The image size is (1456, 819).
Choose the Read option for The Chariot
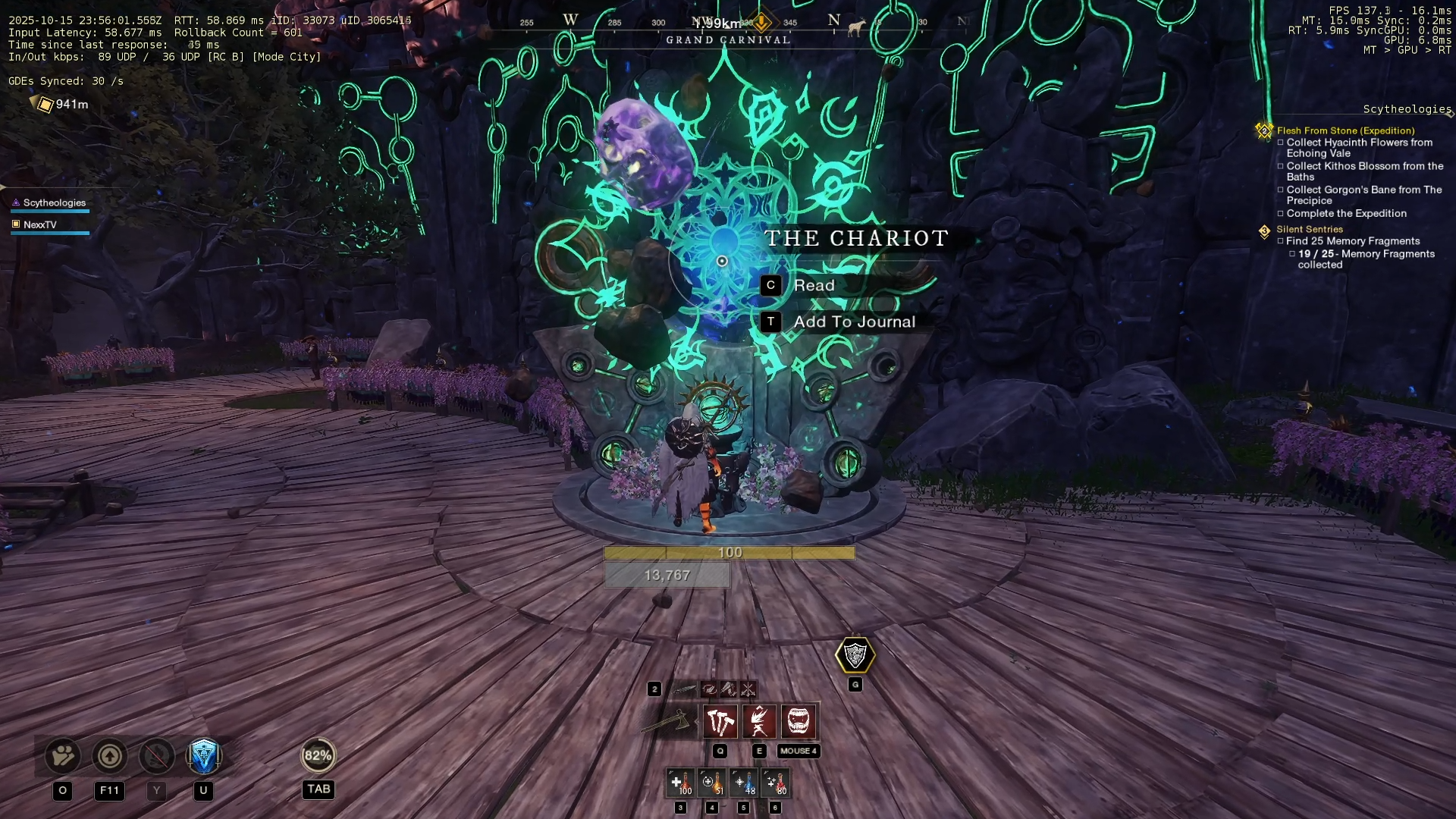point(813,286)
